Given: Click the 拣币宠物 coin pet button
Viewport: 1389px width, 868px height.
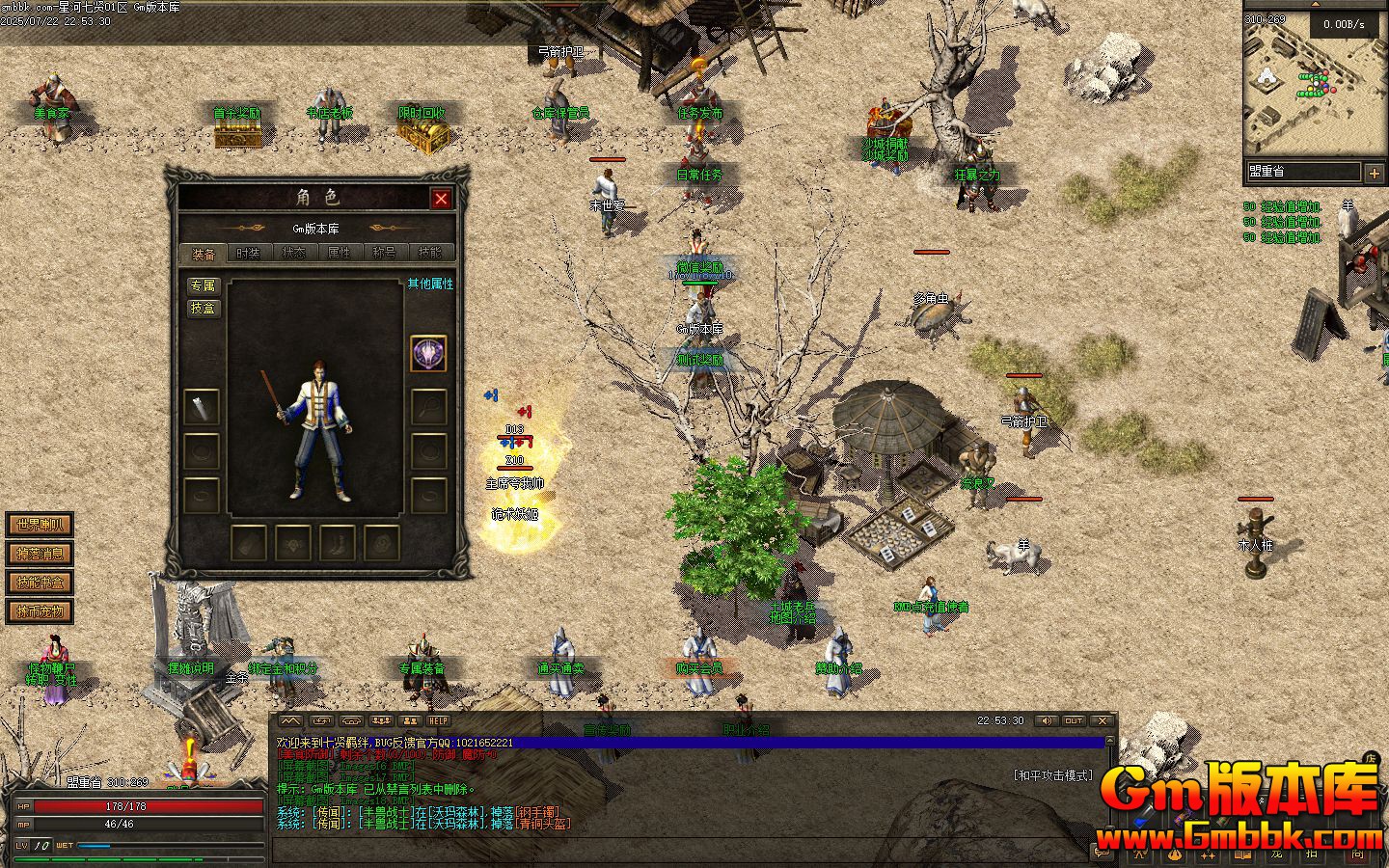Looking at the screenshot, I should (40, 611).
